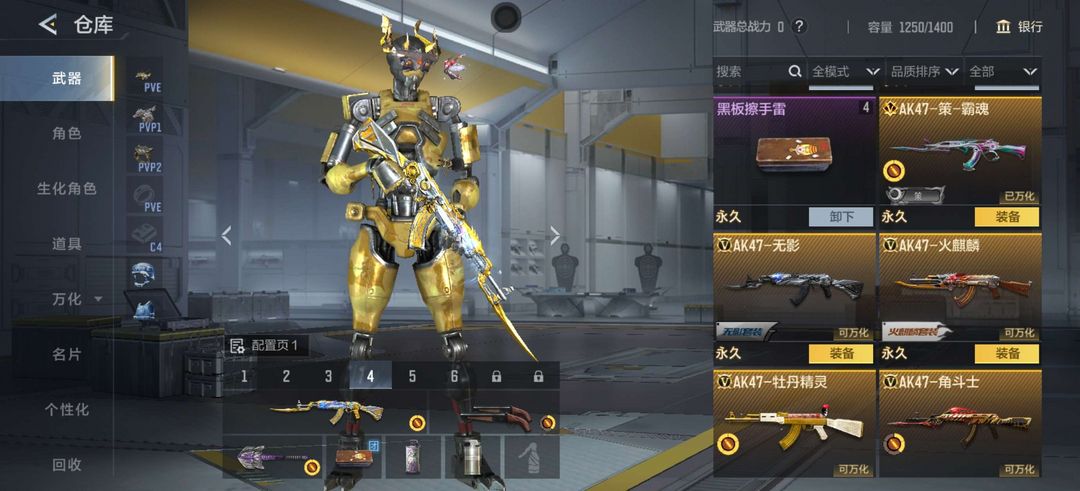Show the weapon power help question mark
The image size is (1080, 491).
point(798,27)
